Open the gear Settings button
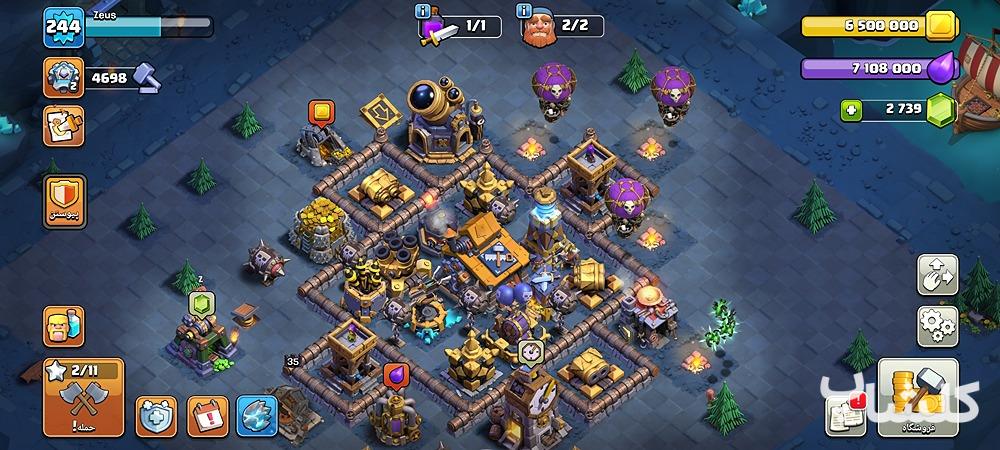Image resolution: width=1000 pixels, height=450 pixels. coord(937,326)
